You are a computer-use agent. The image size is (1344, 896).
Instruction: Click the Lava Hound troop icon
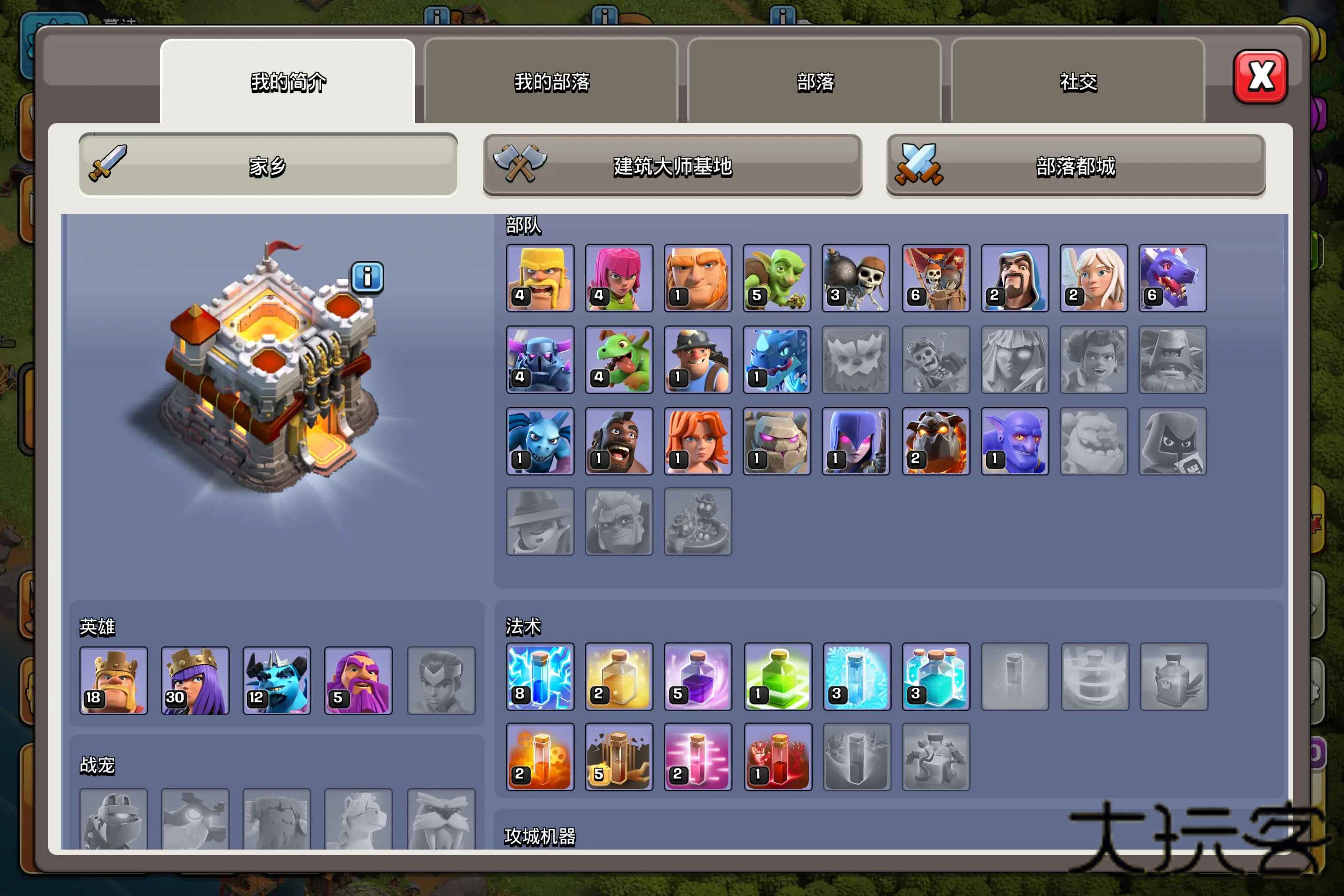[936, 441]
